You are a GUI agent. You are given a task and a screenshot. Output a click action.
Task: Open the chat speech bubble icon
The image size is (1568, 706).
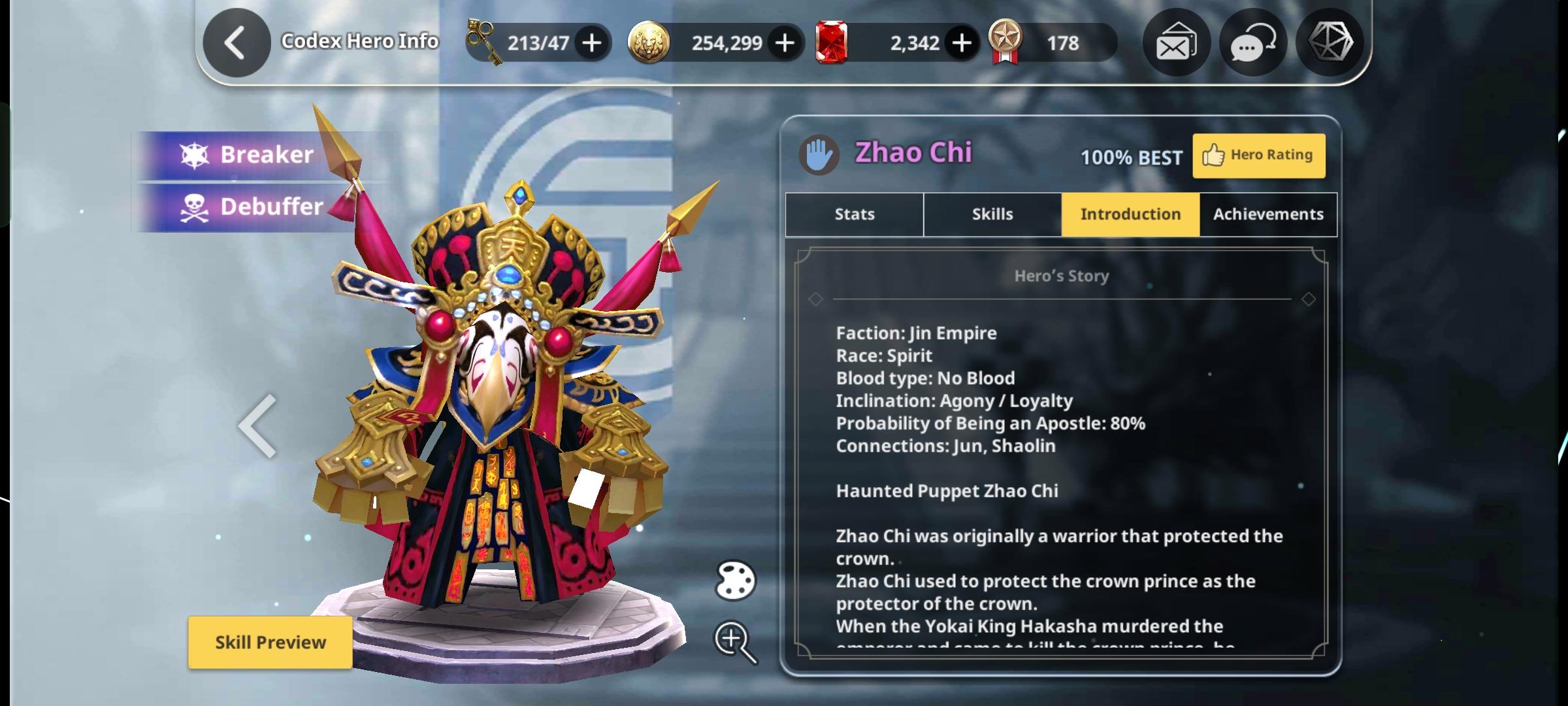coord(1252,43)
